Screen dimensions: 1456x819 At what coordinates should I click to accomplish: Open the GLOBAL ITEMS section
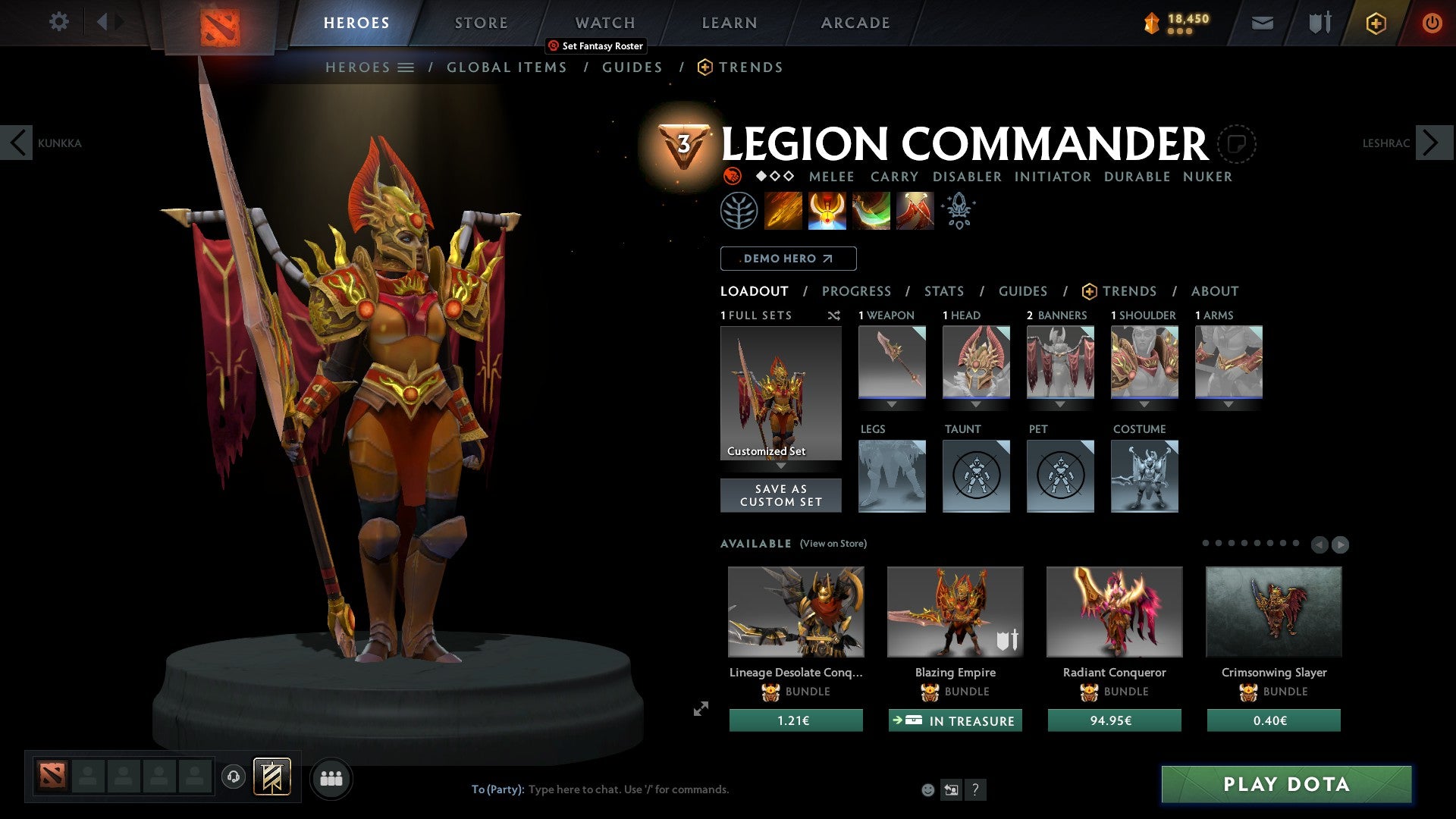point(507,67)
